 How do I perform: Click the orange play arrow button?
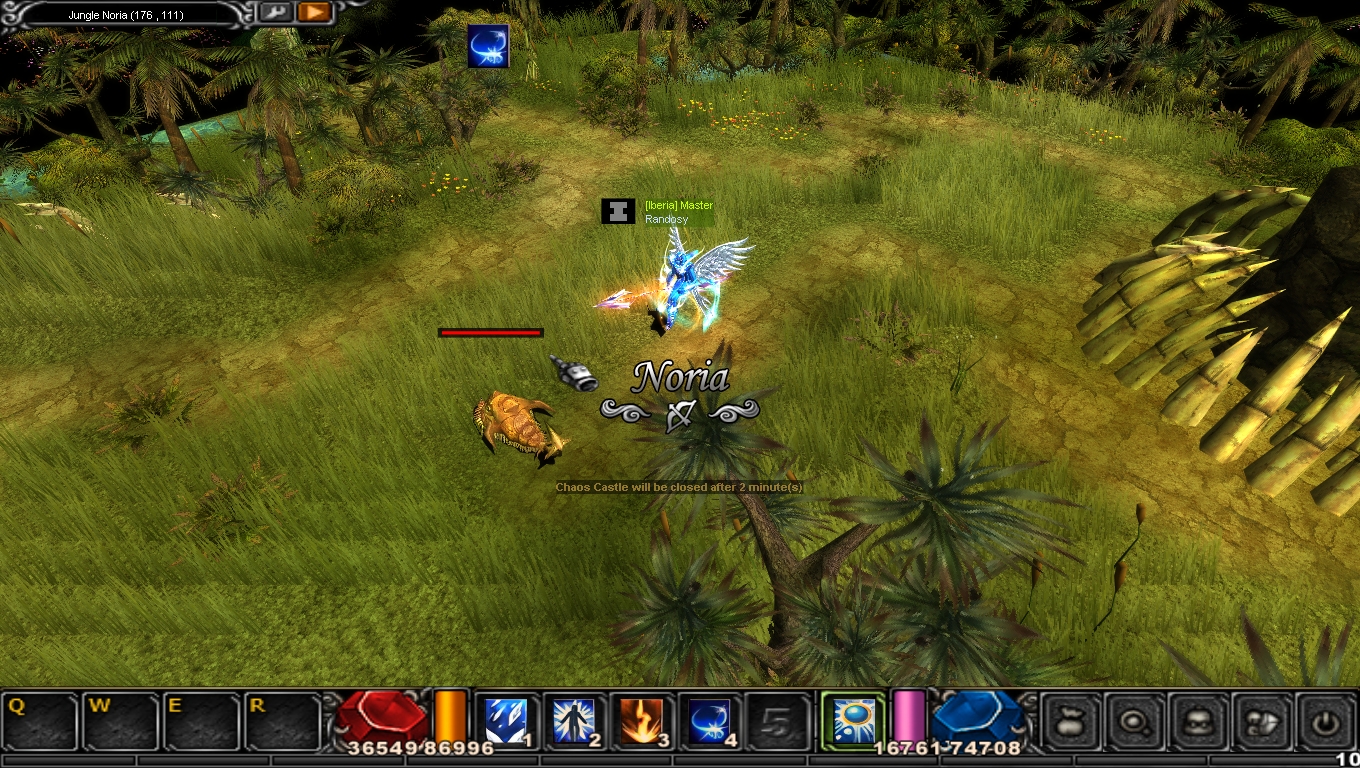click(x=314, y=12)
